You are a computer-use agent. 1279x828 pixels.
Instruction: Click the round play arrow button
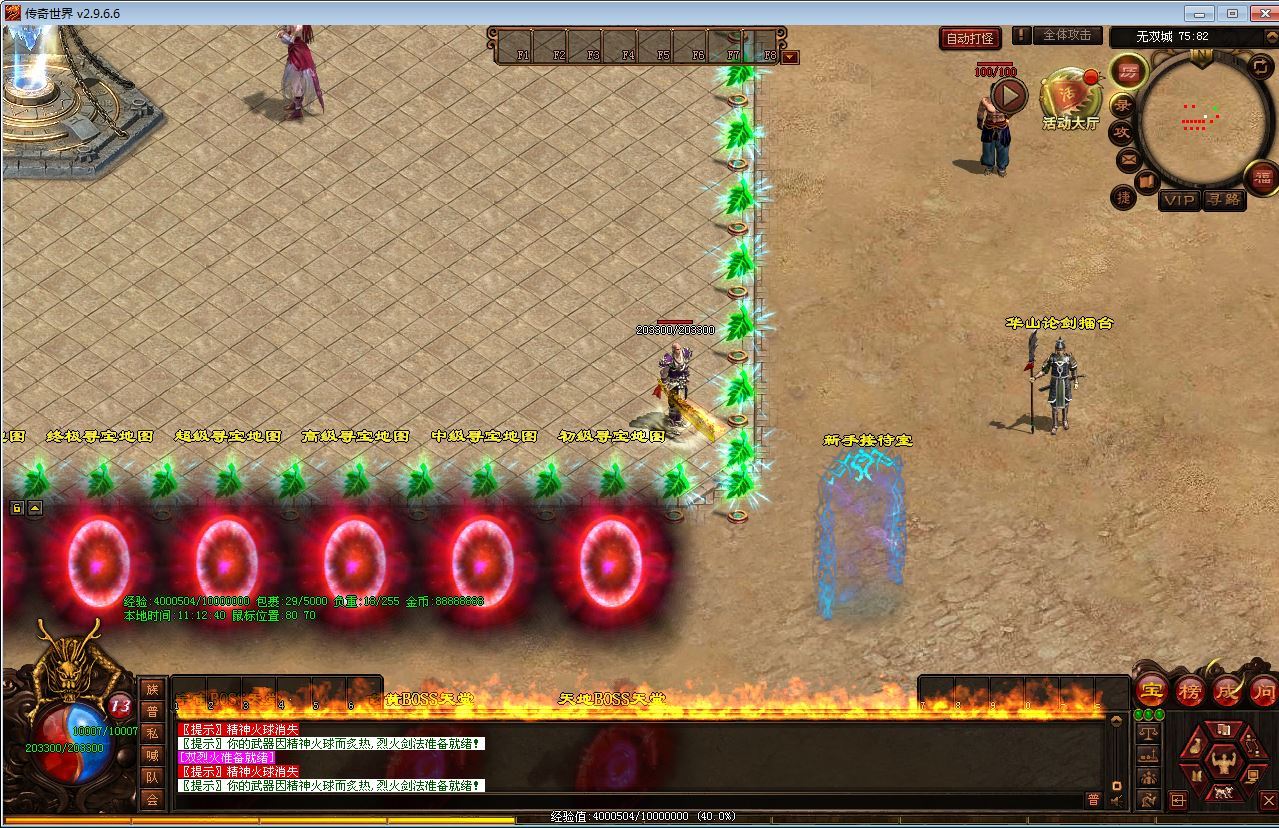pyautogui.click(x=1009, y=96)
